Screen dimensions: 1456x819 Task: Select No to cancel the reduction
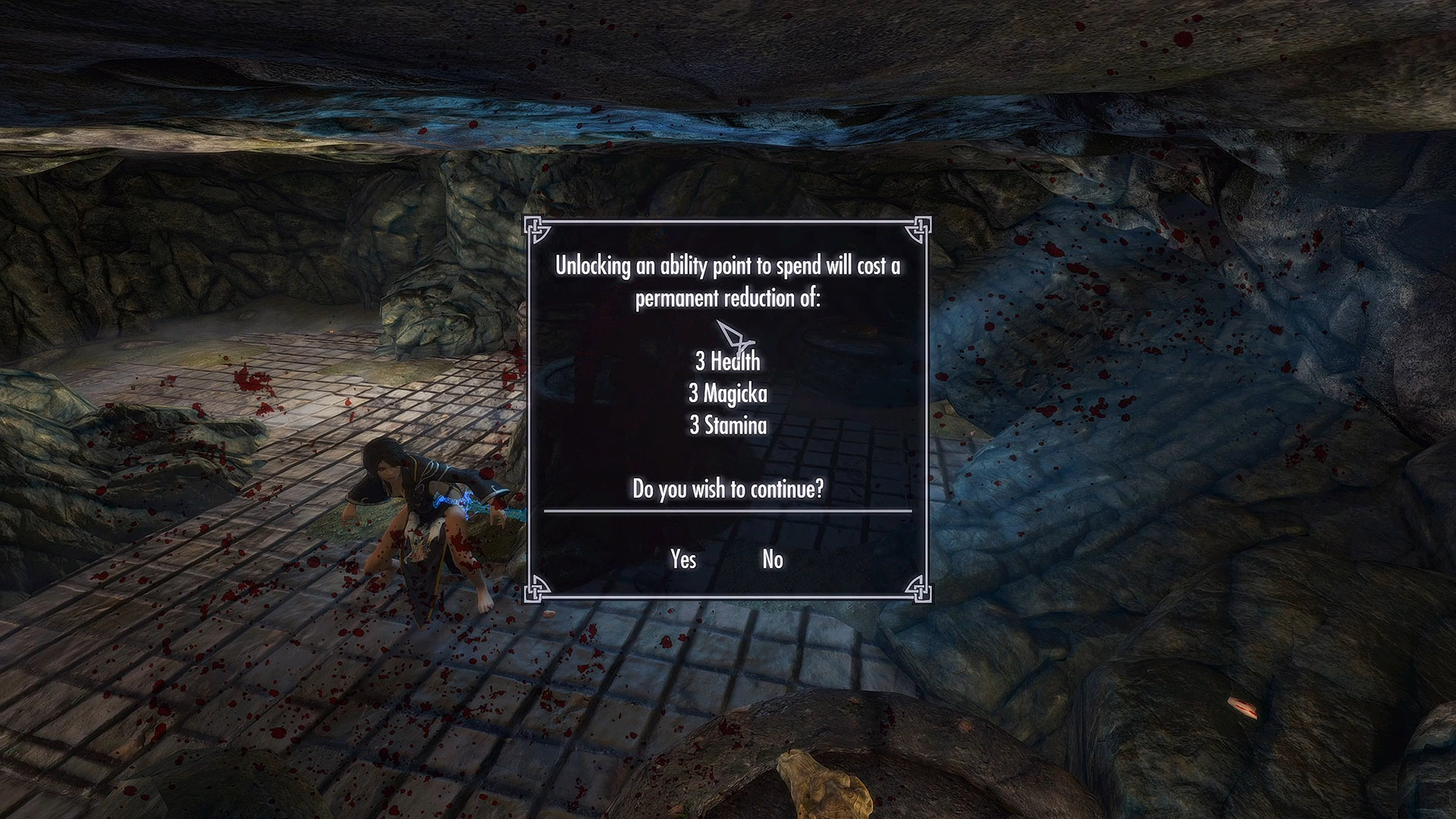[x=772, y=560]
